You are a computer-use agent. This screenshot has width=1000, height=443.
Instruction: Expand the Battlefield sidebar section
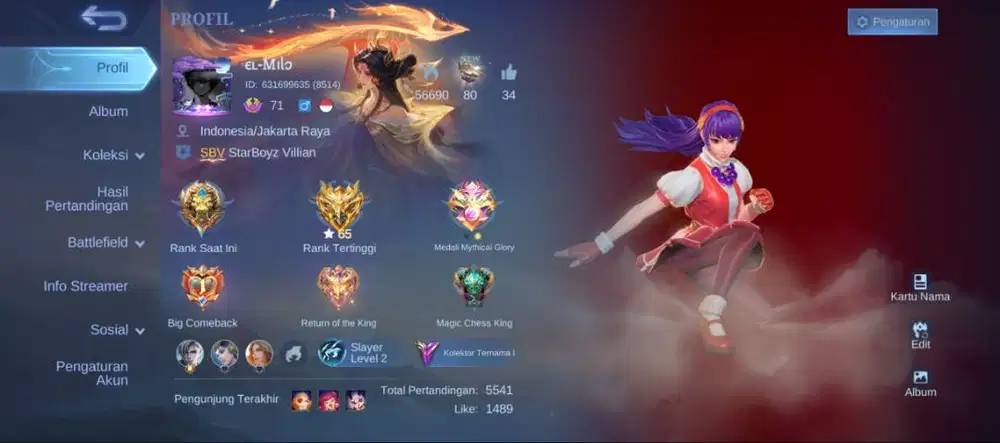point(105,242)
